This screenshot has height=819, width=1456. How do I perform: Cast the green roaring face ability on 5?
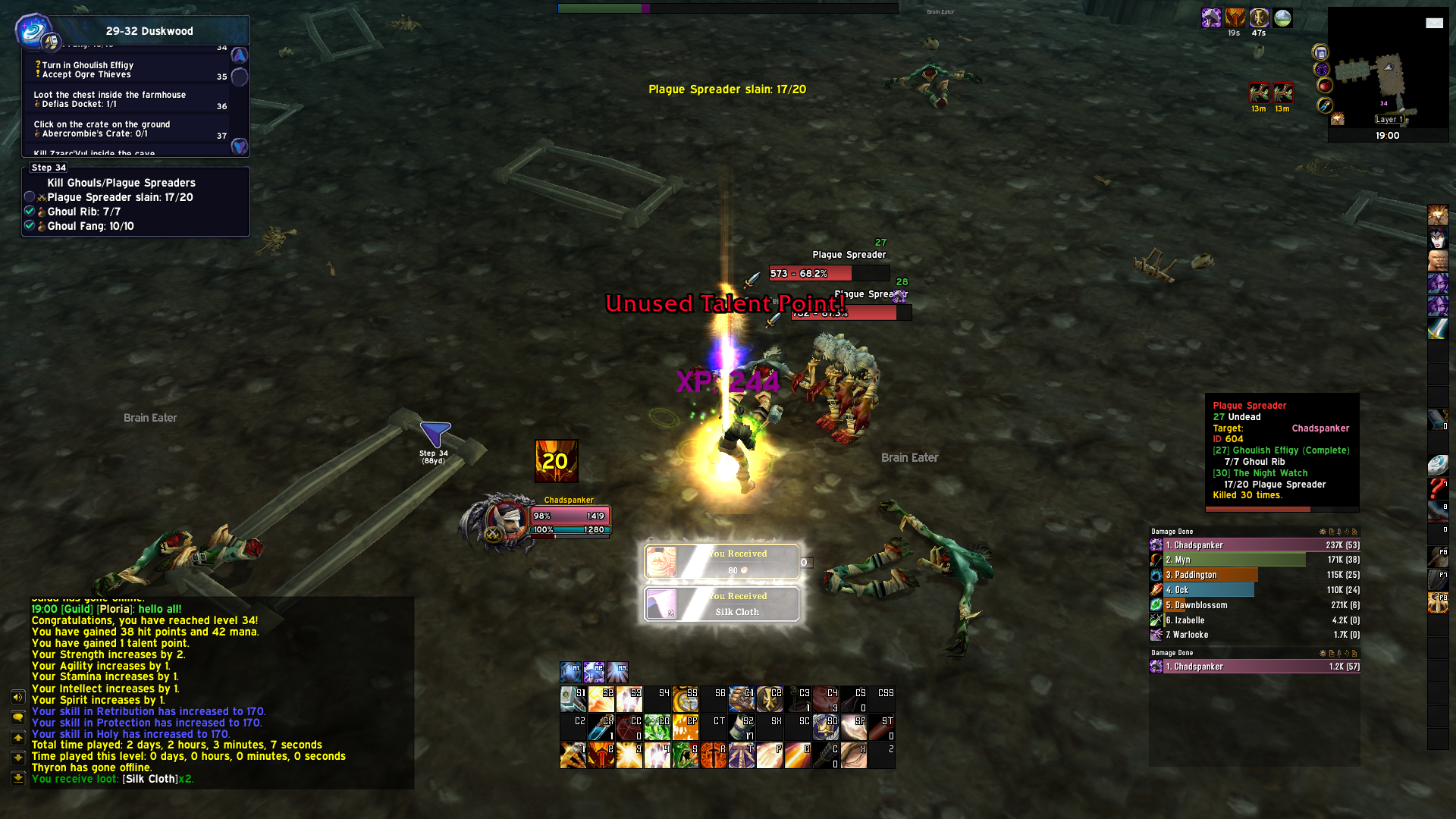685,755
